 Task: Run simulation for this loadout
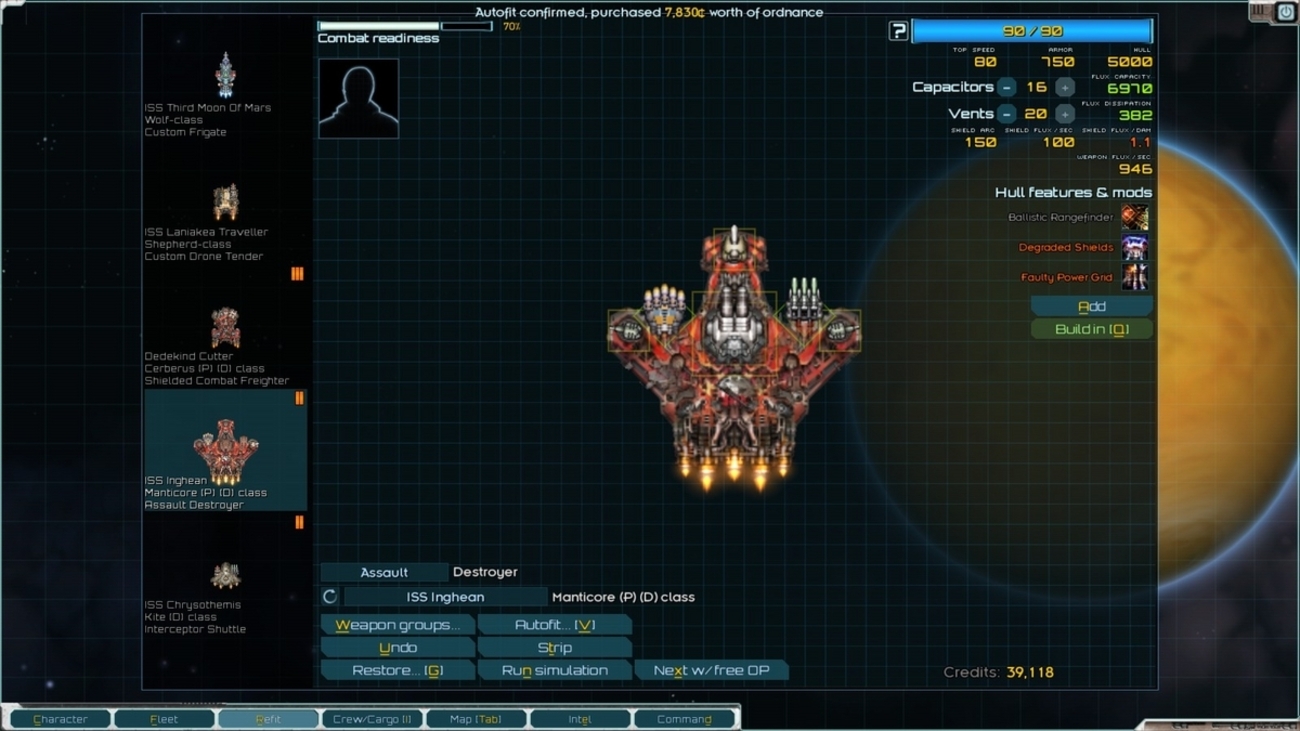click(x=554, y=671)
